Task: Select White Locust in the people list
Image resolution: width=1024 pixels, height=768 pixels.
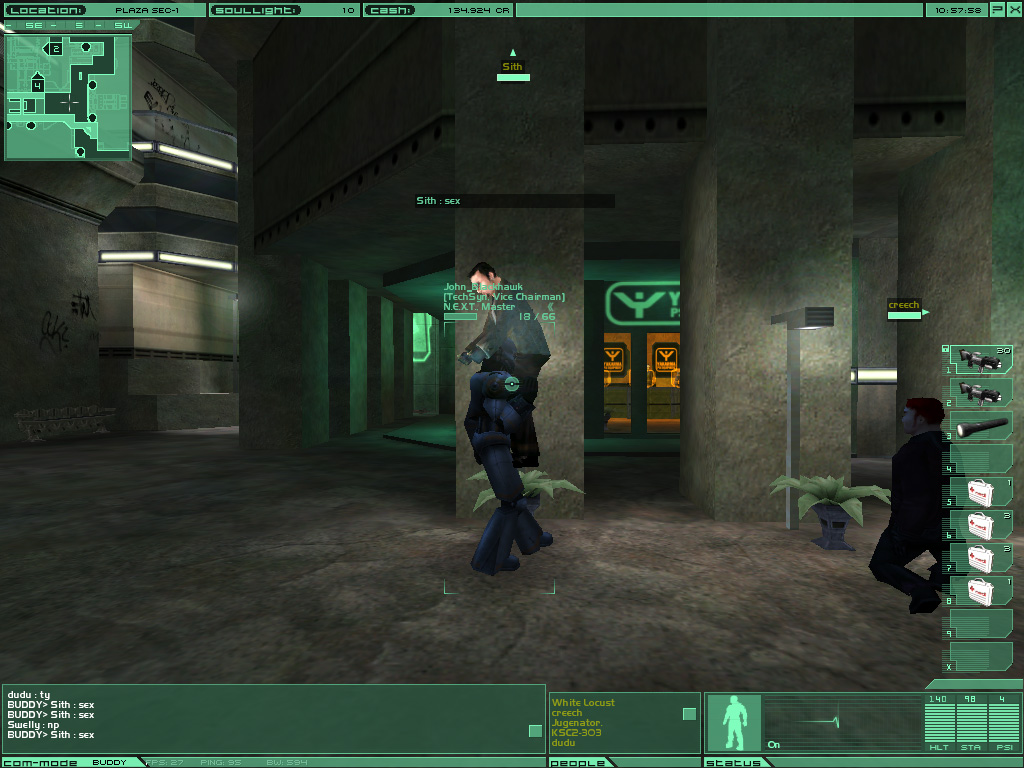Action: tap(583, 703)
